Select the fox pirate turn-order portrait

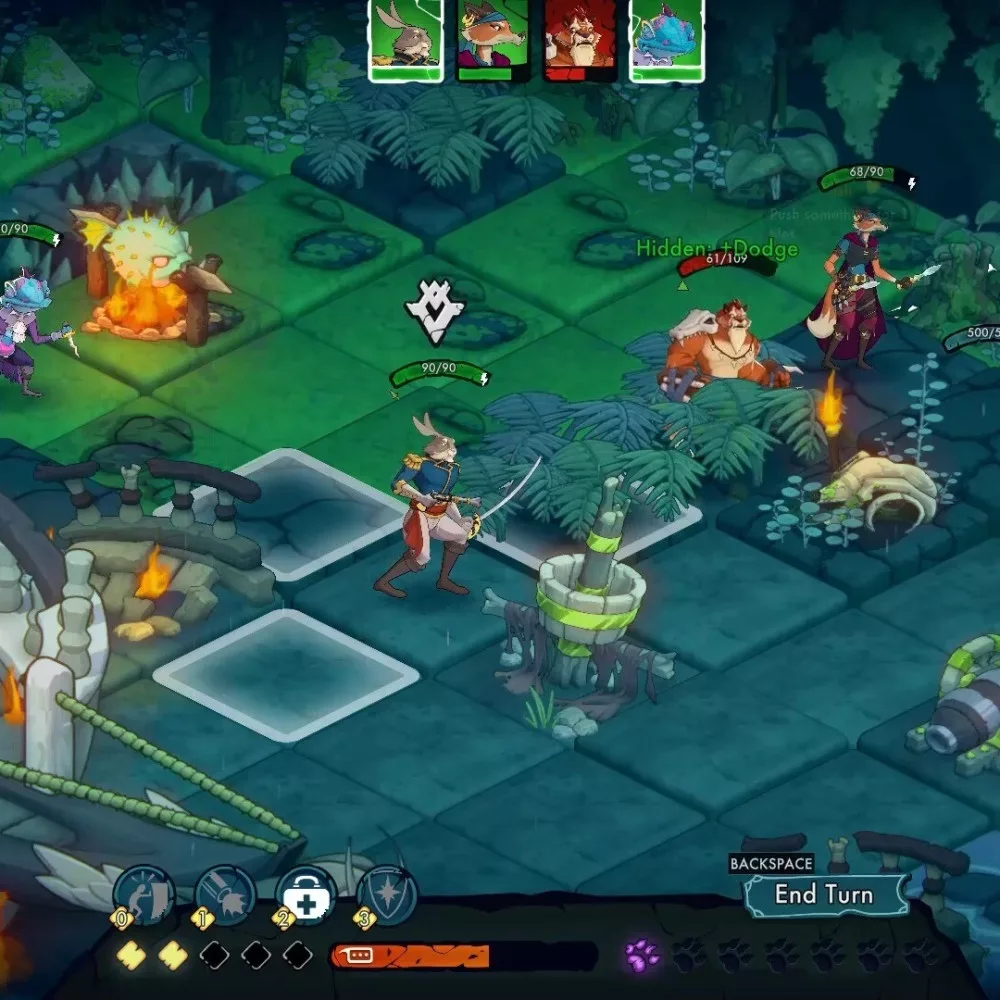(493, 38)
